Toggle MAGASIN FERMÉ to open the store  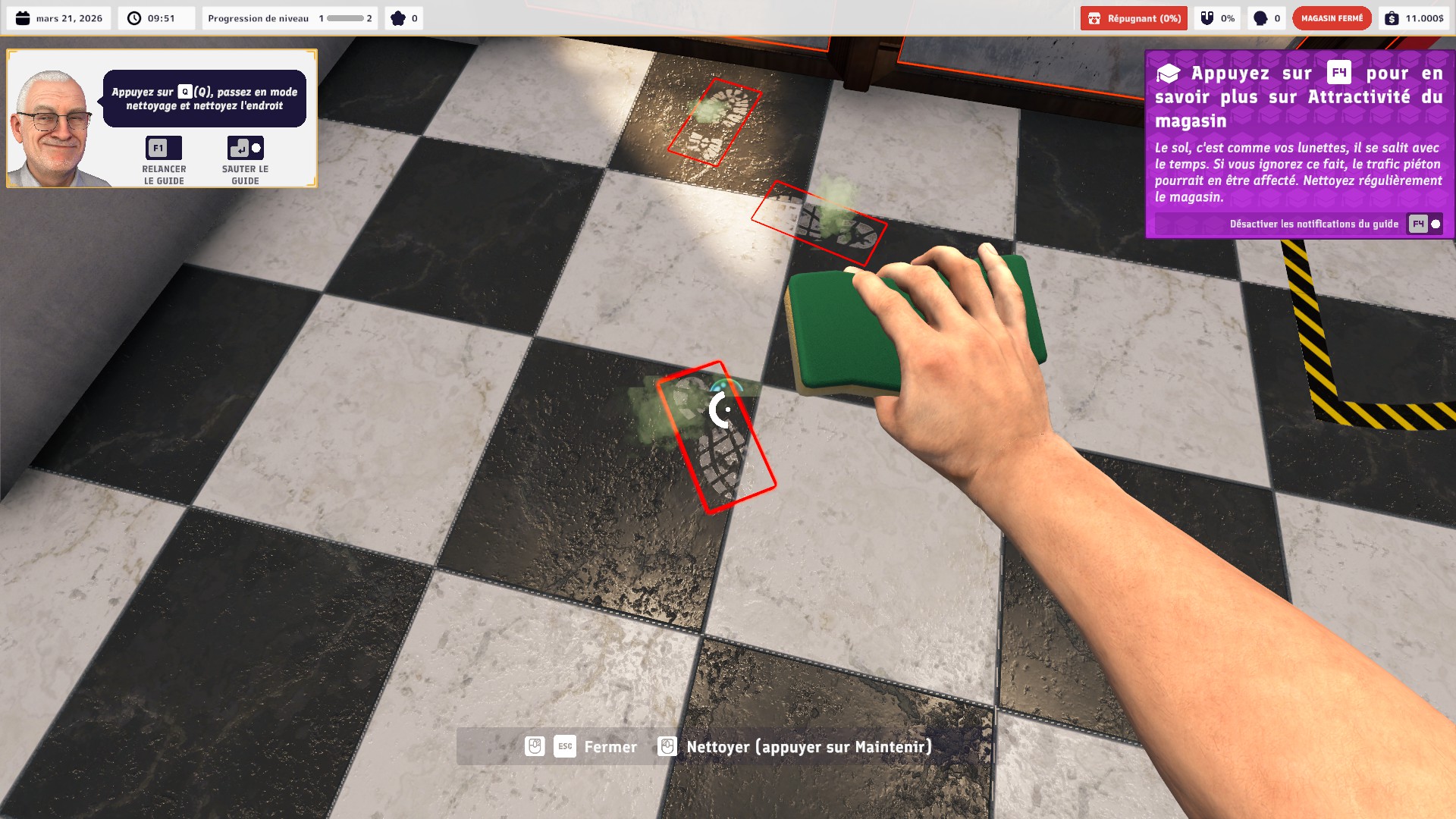pyautogui.click(x=1332, y=17)
